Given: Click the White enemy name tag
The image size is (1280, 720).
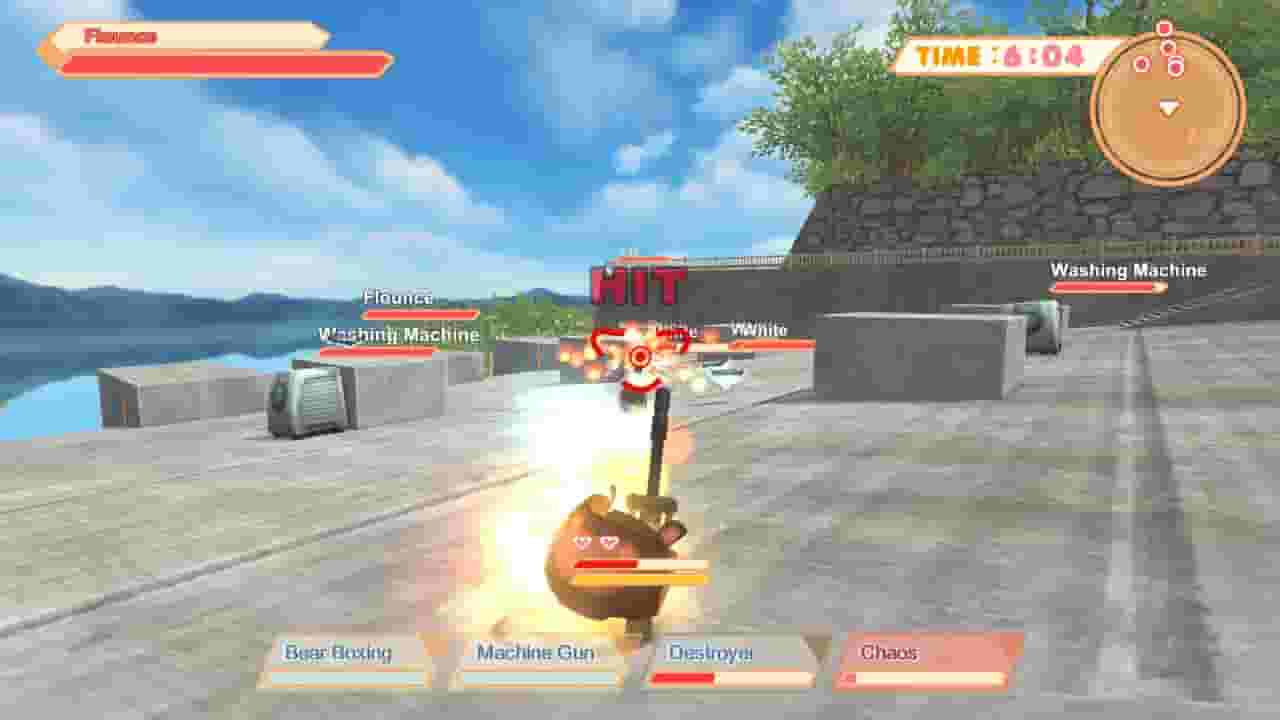Looking at the screenshot, I should [760, 328].
